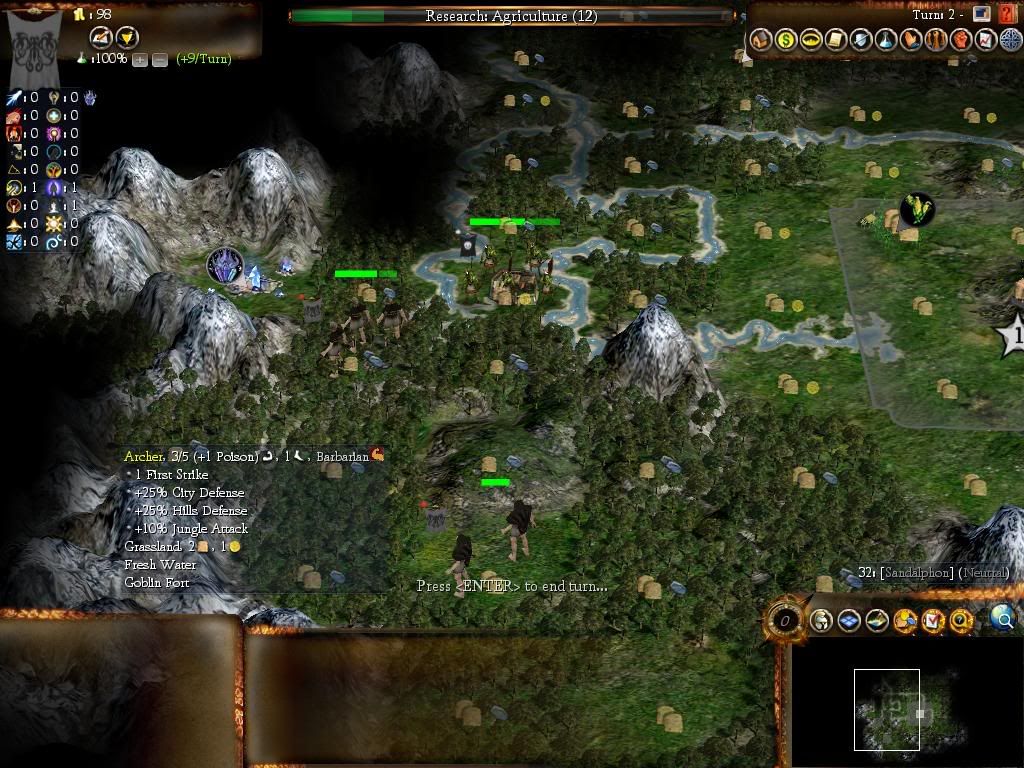Screen dimensions: 1024x768
Task: Open the foreign advisor scroll icon
Action: pyautogui.click(x=836, y=40)
